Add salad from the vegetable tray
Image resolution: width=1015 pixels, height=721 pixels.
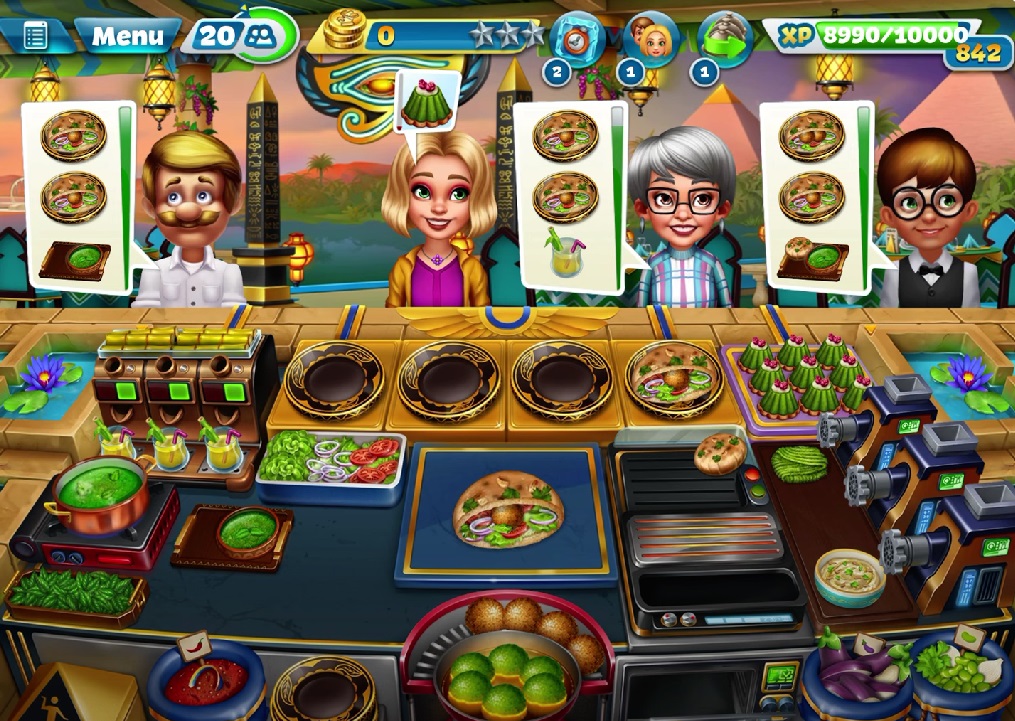[x=331, y=462]
